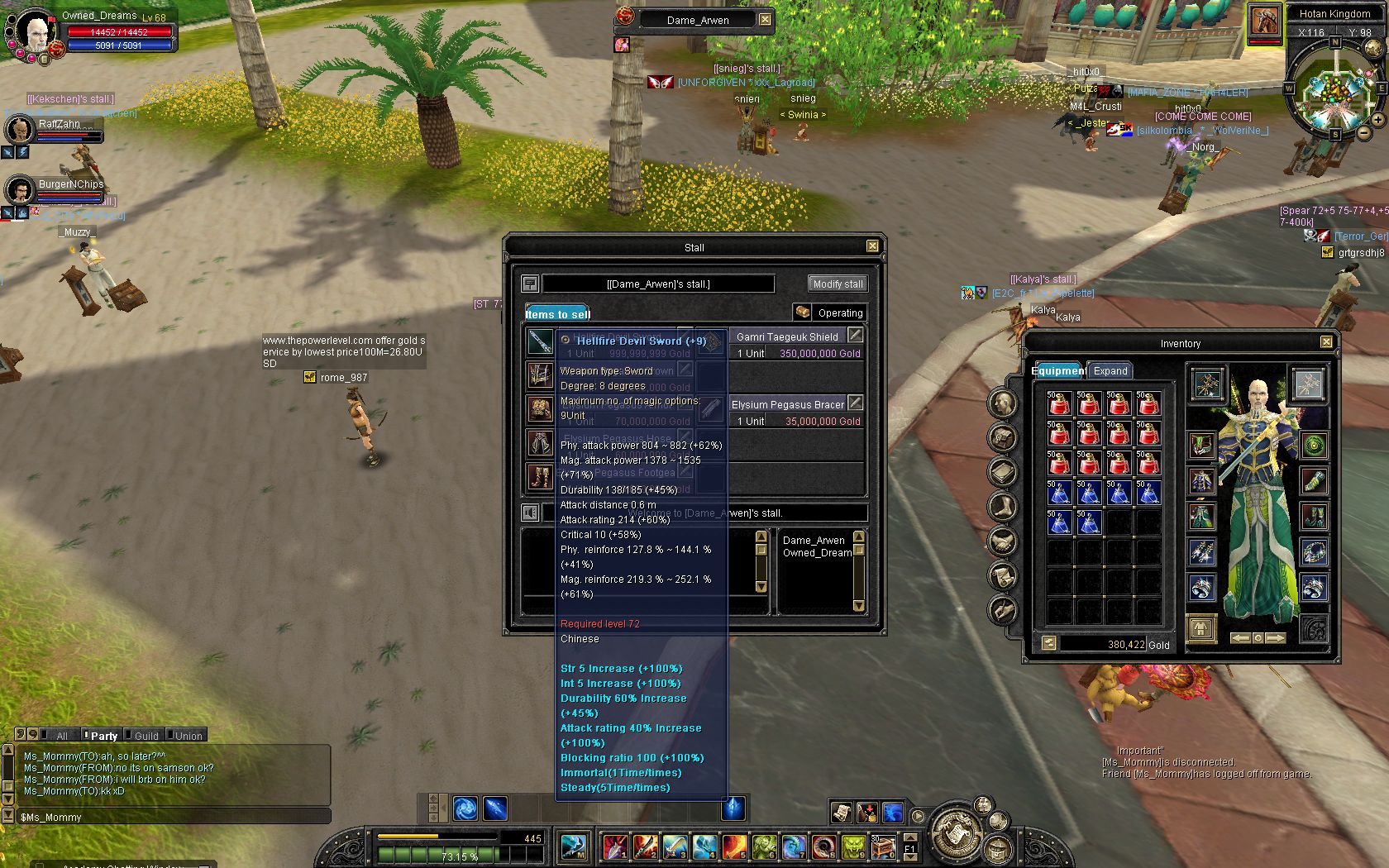Open the Items to sell tab

click(557, 313)
